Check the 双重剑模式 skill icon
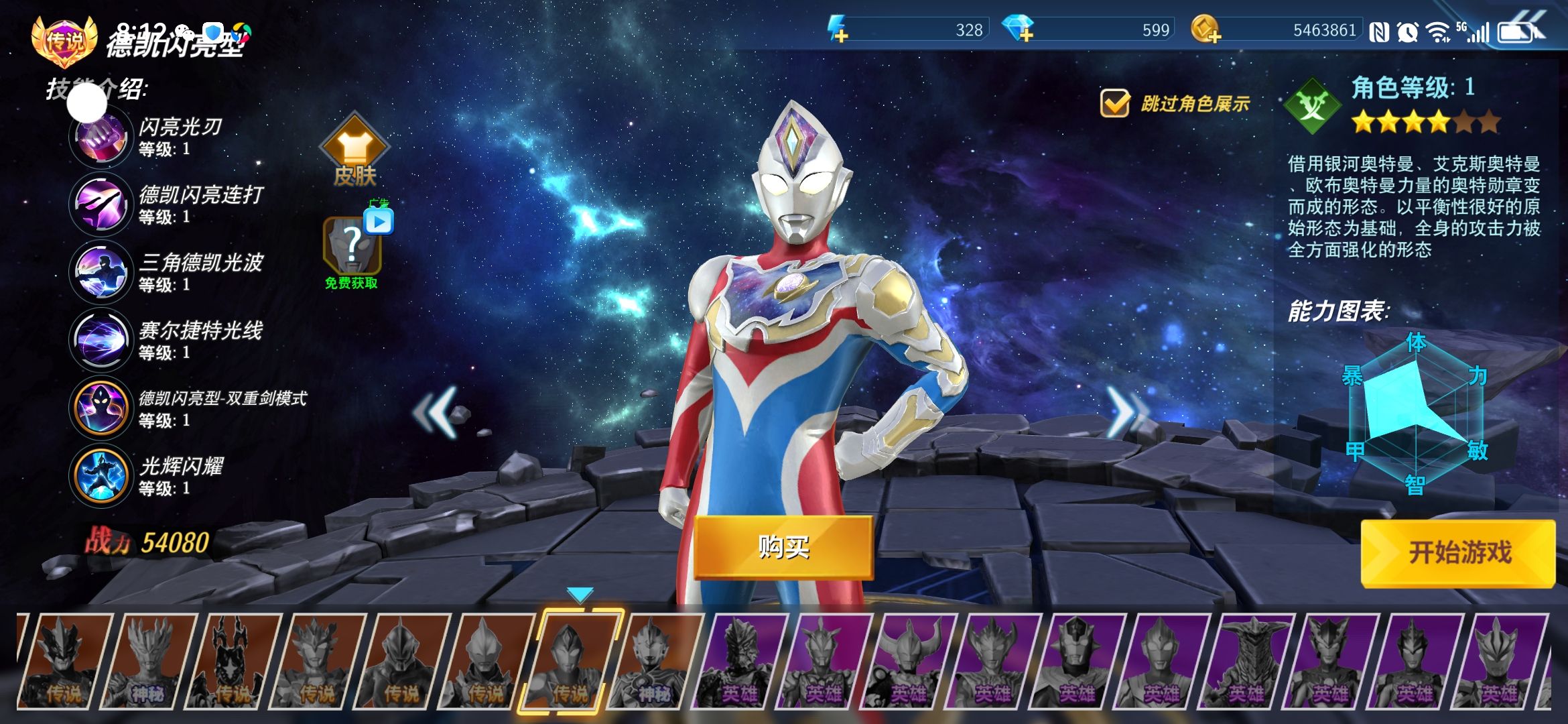The image size is (1568, 724). point(101,408)
